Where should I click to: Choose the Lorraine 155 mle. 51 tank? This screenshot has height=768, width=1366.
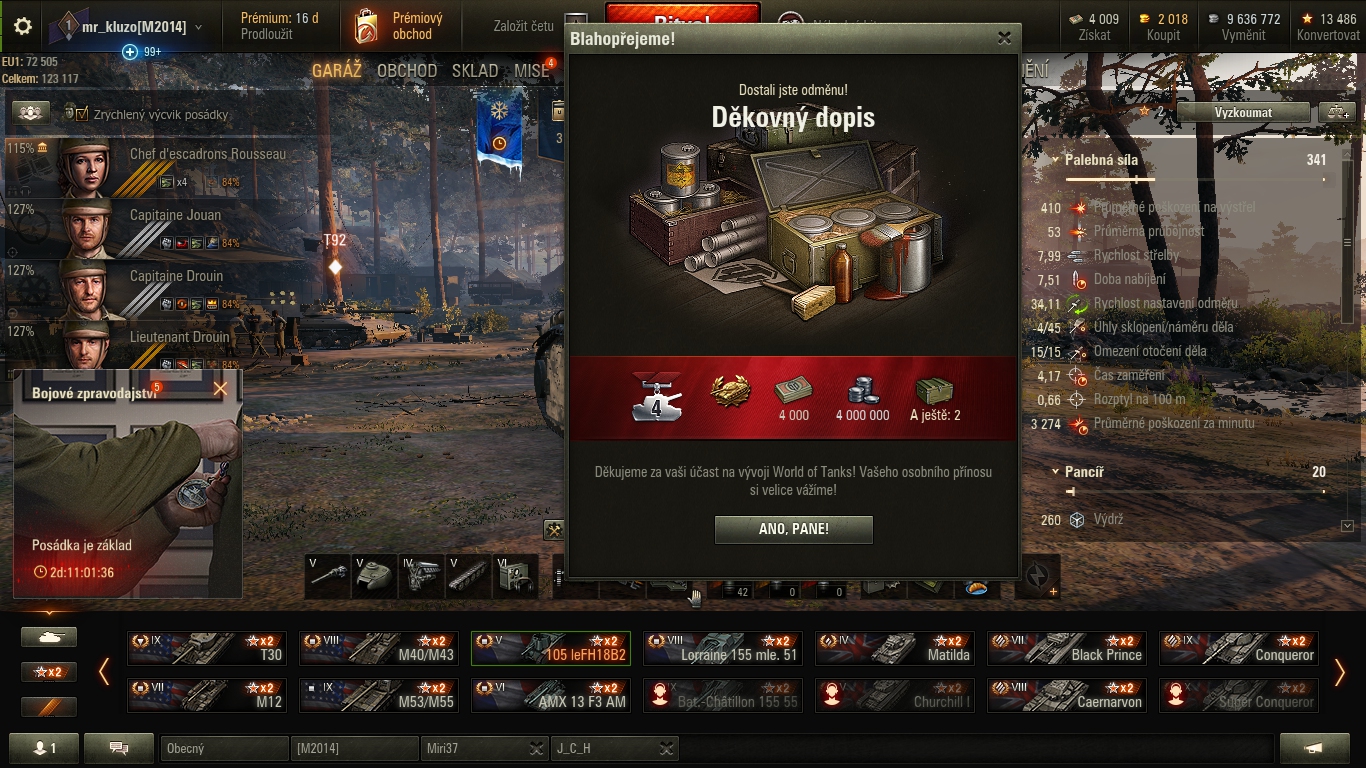point(722,648)
